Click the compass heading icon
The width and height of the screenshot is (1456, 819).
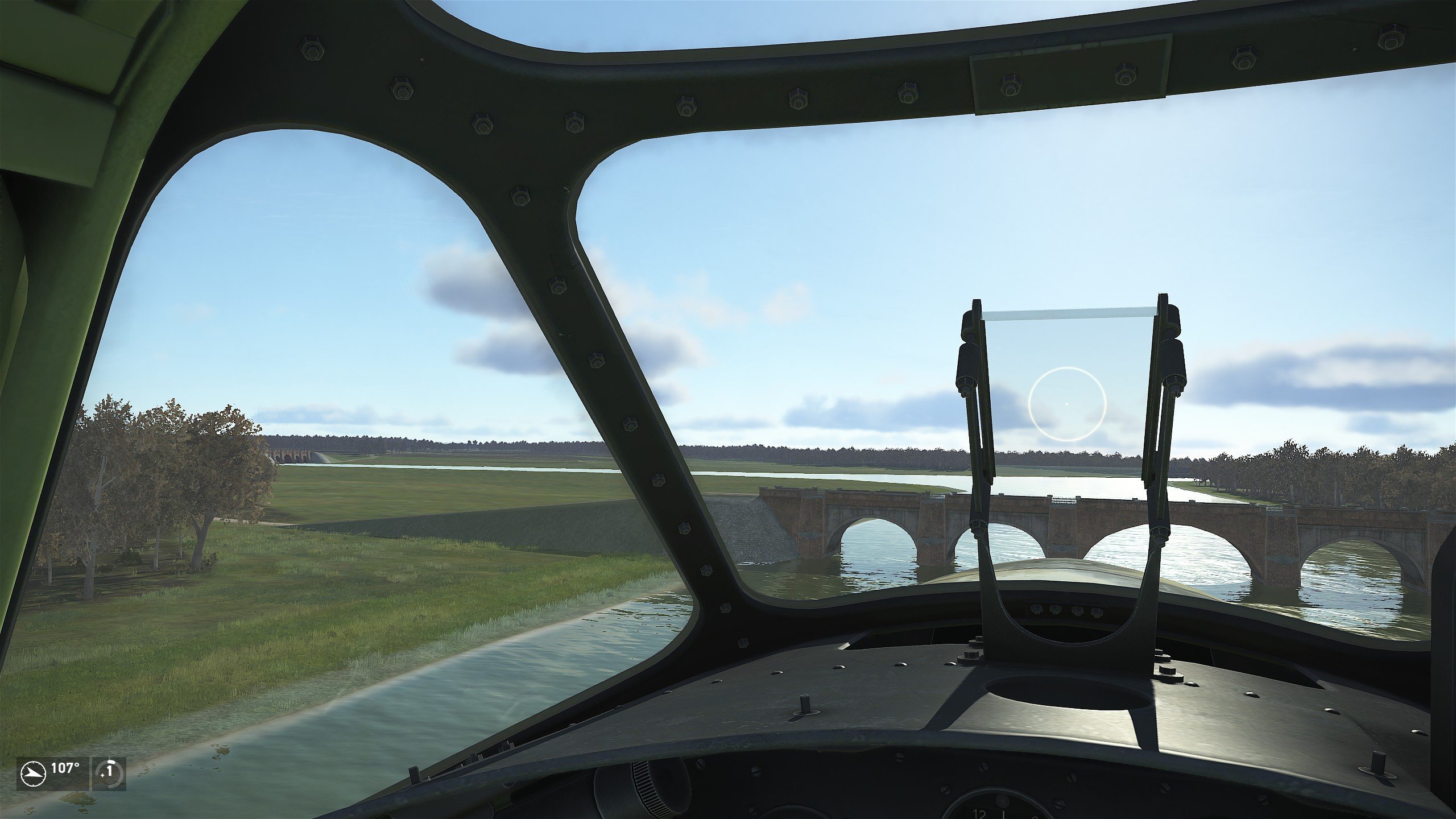pyautogui.click(x=33, y=773)
